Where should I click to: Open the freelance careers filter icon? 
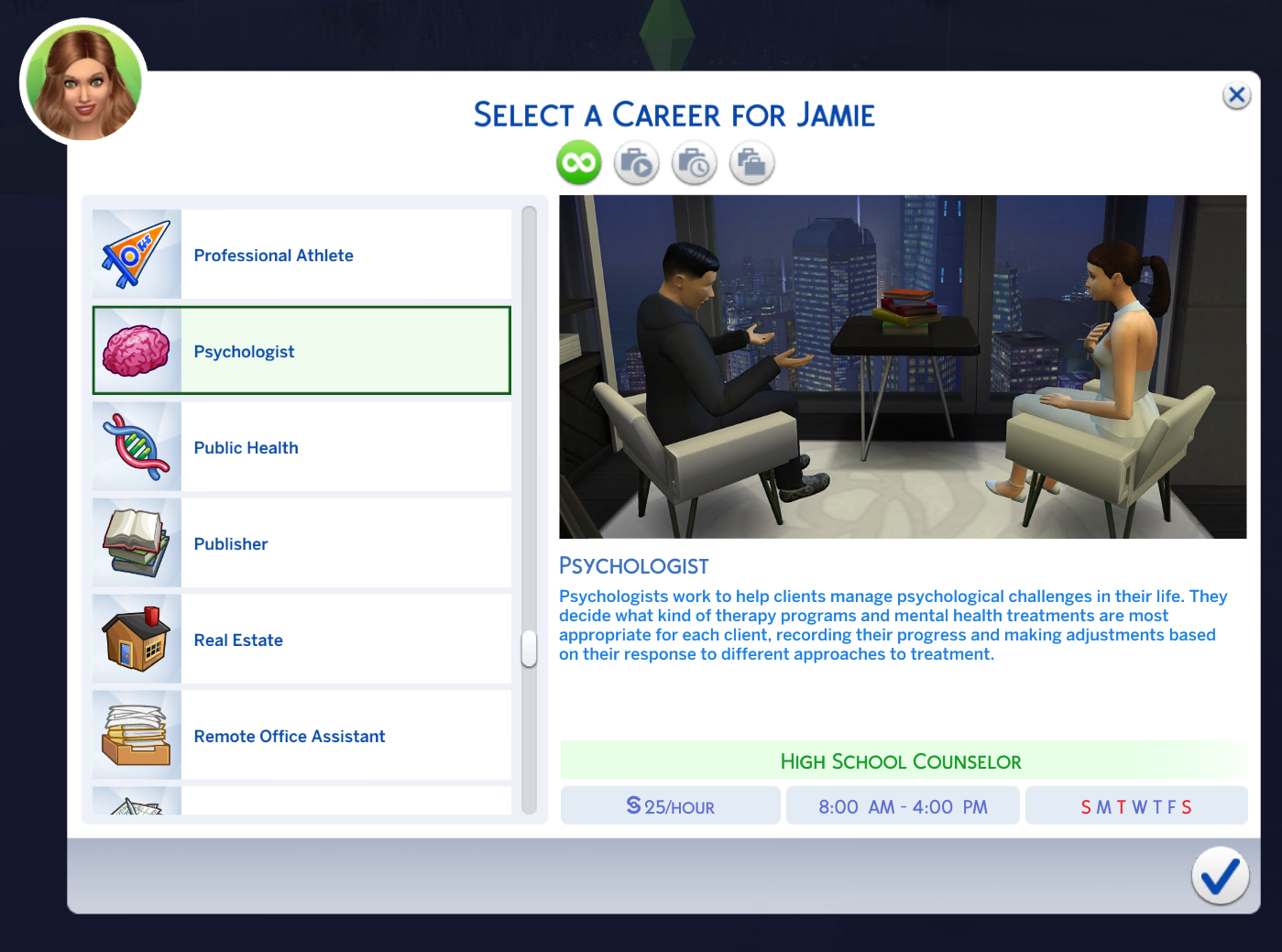tap(636, 162)
